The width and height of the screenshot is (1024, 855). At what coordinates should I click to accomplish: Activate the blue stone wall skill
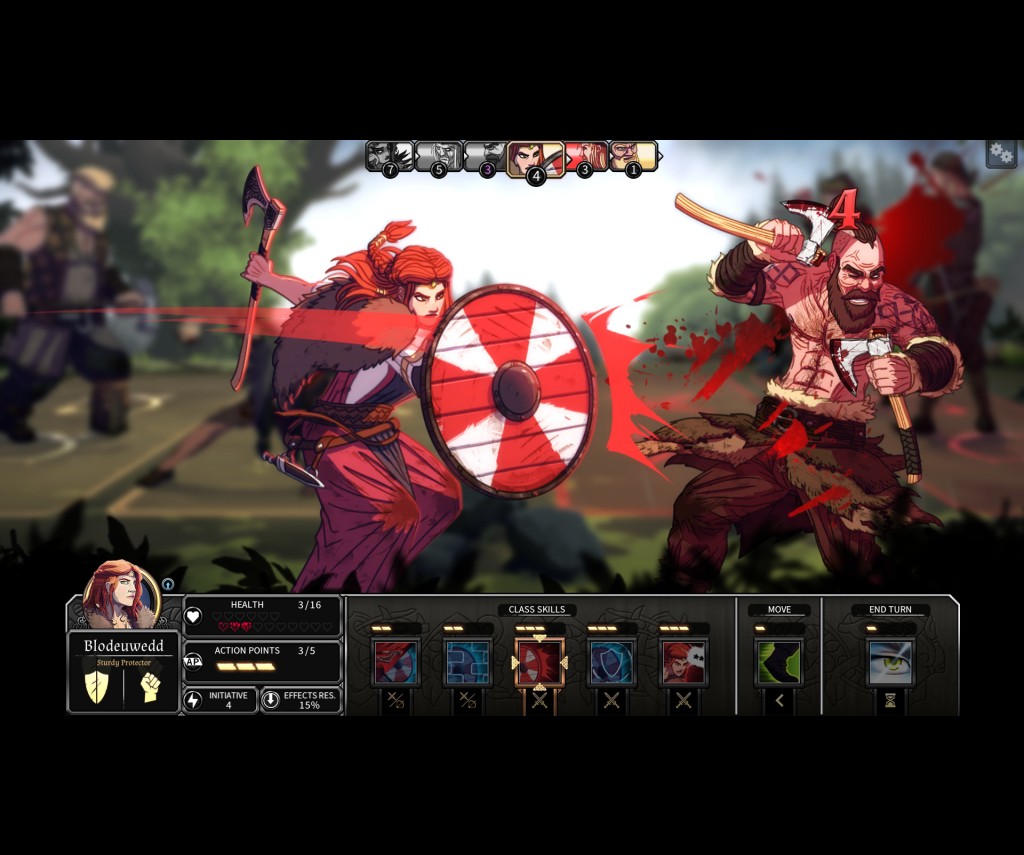[x=467, y=662]
